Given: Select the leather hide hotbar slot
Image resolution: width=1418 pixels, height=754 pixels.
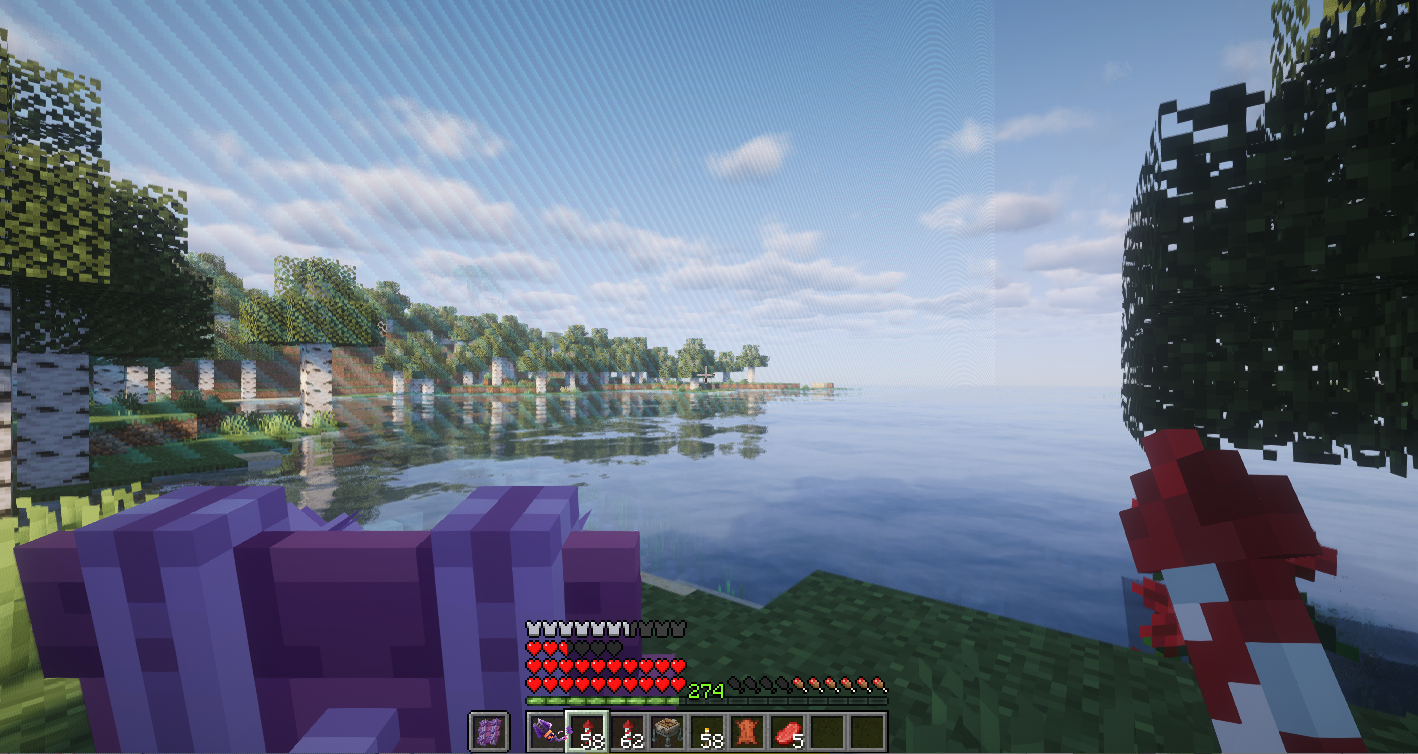Looking at the screenshot, I should click(x=746, y=731).
